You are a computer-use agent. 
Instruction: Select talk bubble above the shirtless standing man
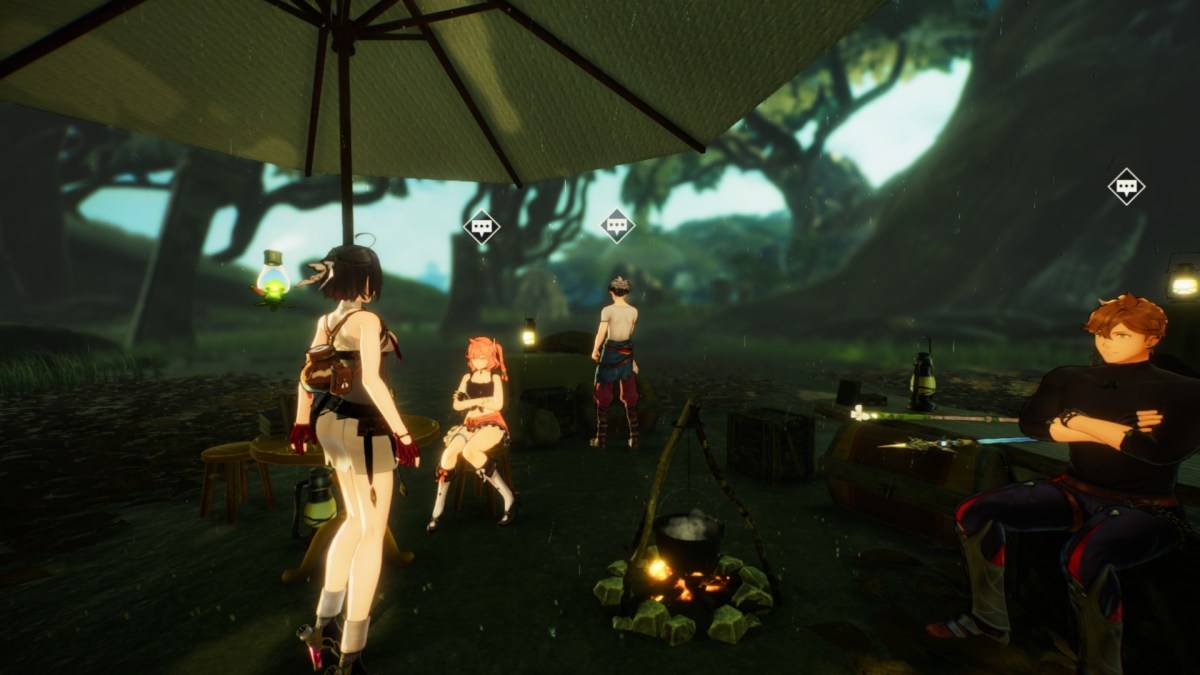[617, 226]
